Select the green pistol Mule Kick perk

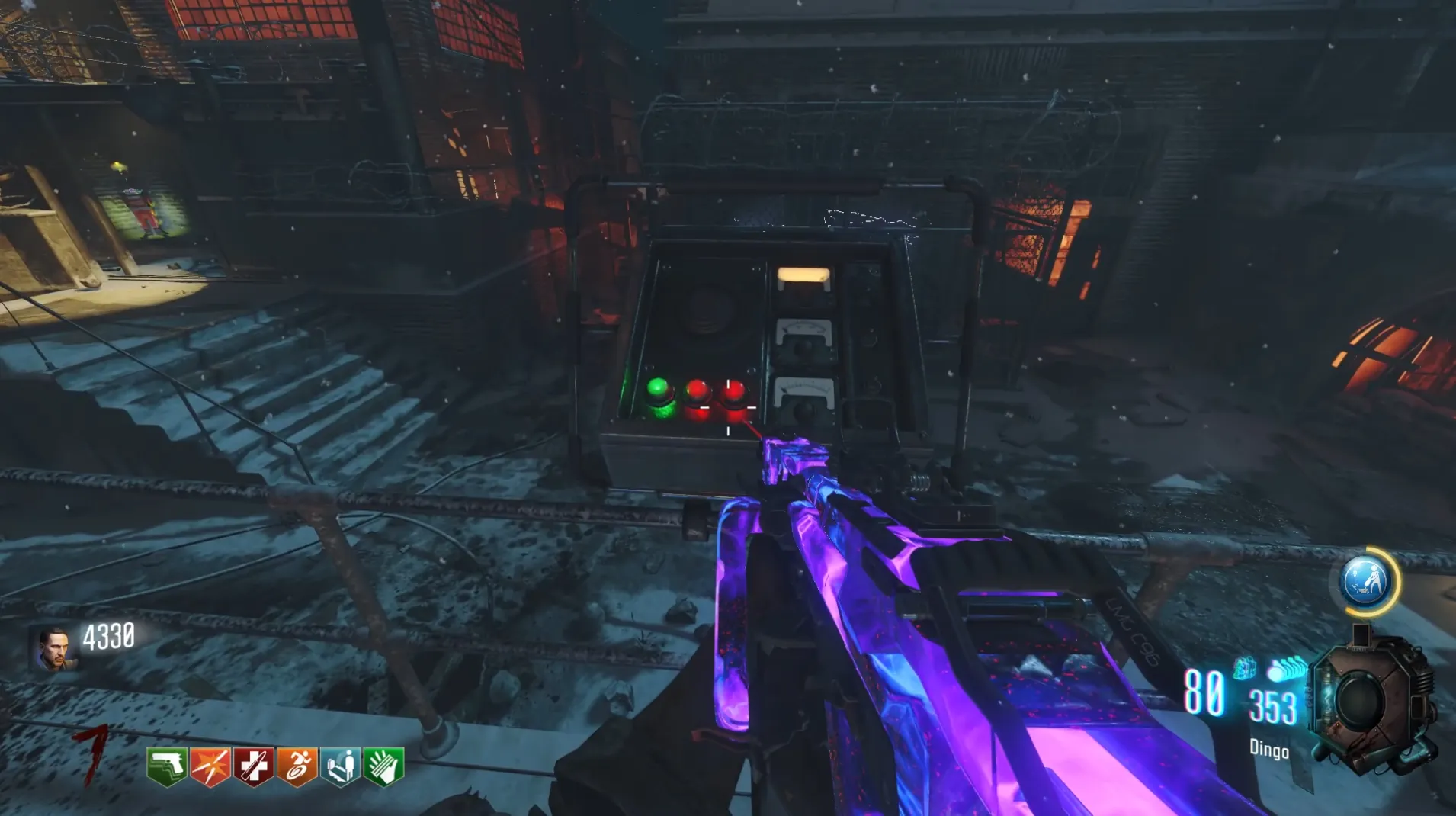coord(167,766)
